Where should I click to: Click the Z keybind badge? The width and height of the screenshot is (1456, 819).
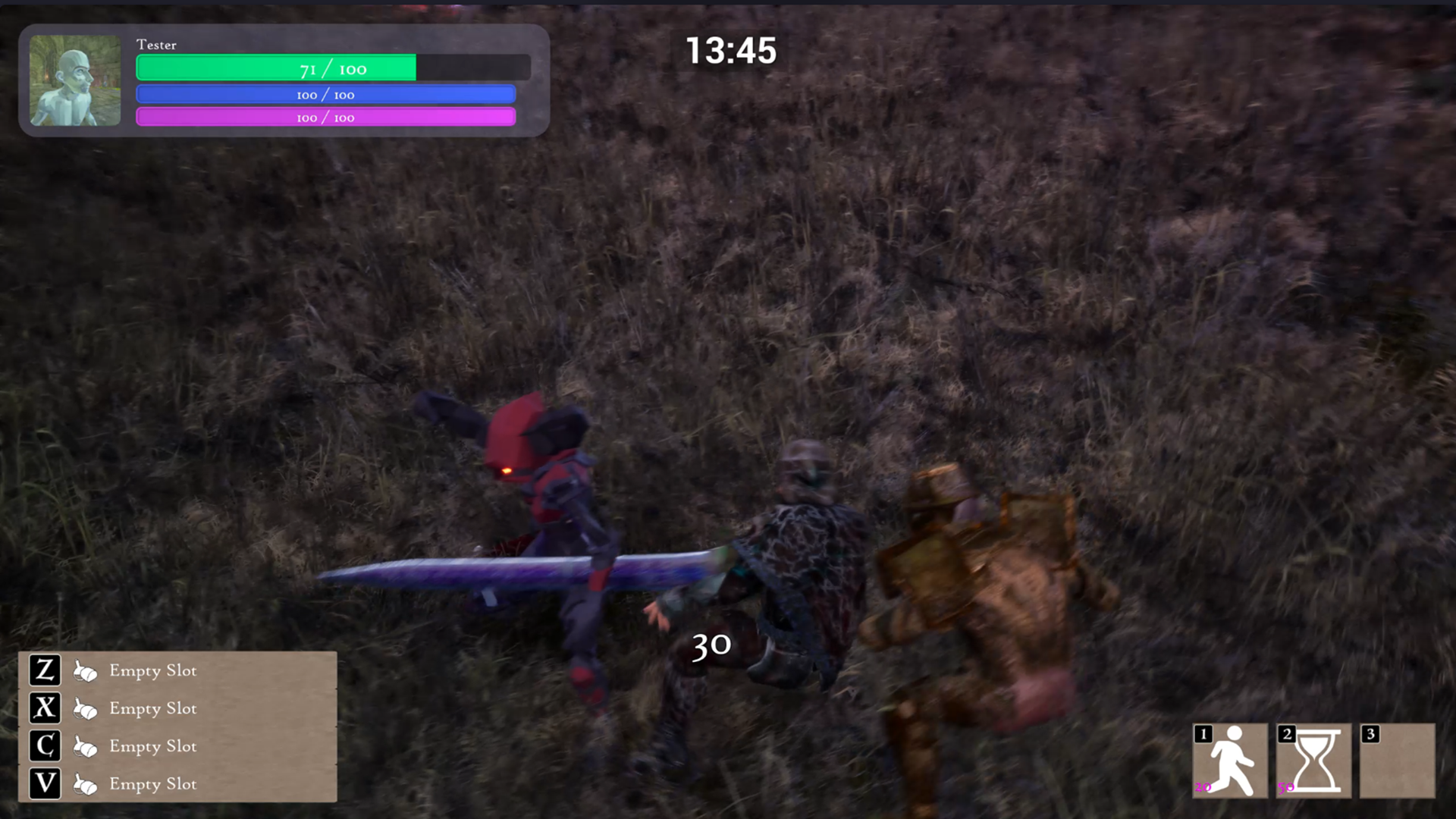[x=44, y=671]
